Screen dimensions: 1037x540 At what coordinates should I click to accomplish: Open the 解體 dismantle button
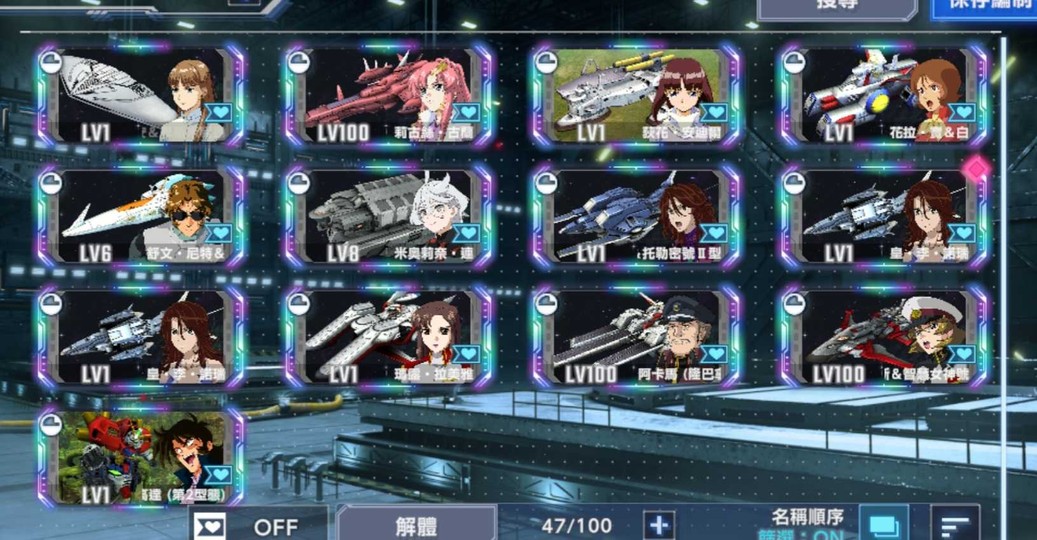[415, 525]
